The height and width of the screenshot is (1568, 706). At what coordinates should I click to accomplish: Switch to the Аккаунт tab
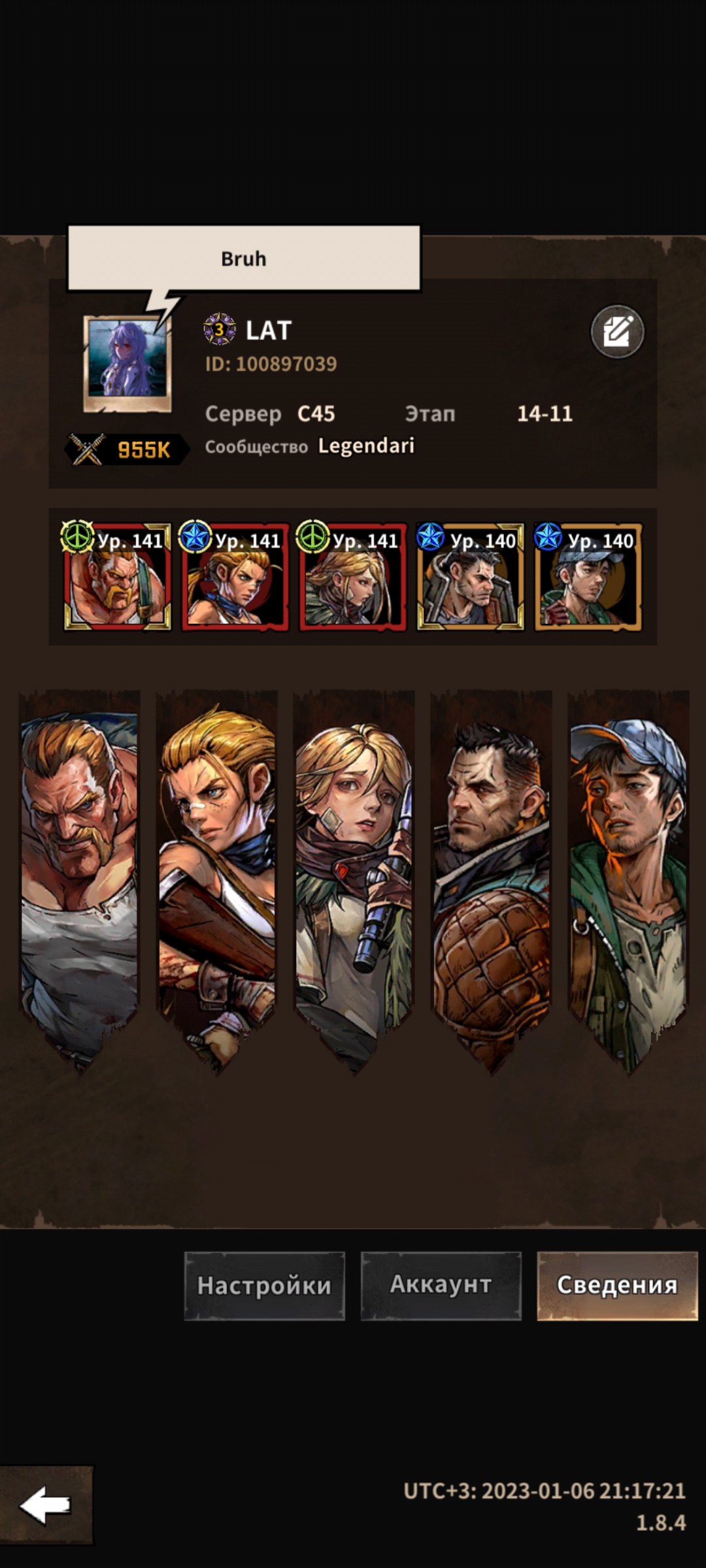441,1285
